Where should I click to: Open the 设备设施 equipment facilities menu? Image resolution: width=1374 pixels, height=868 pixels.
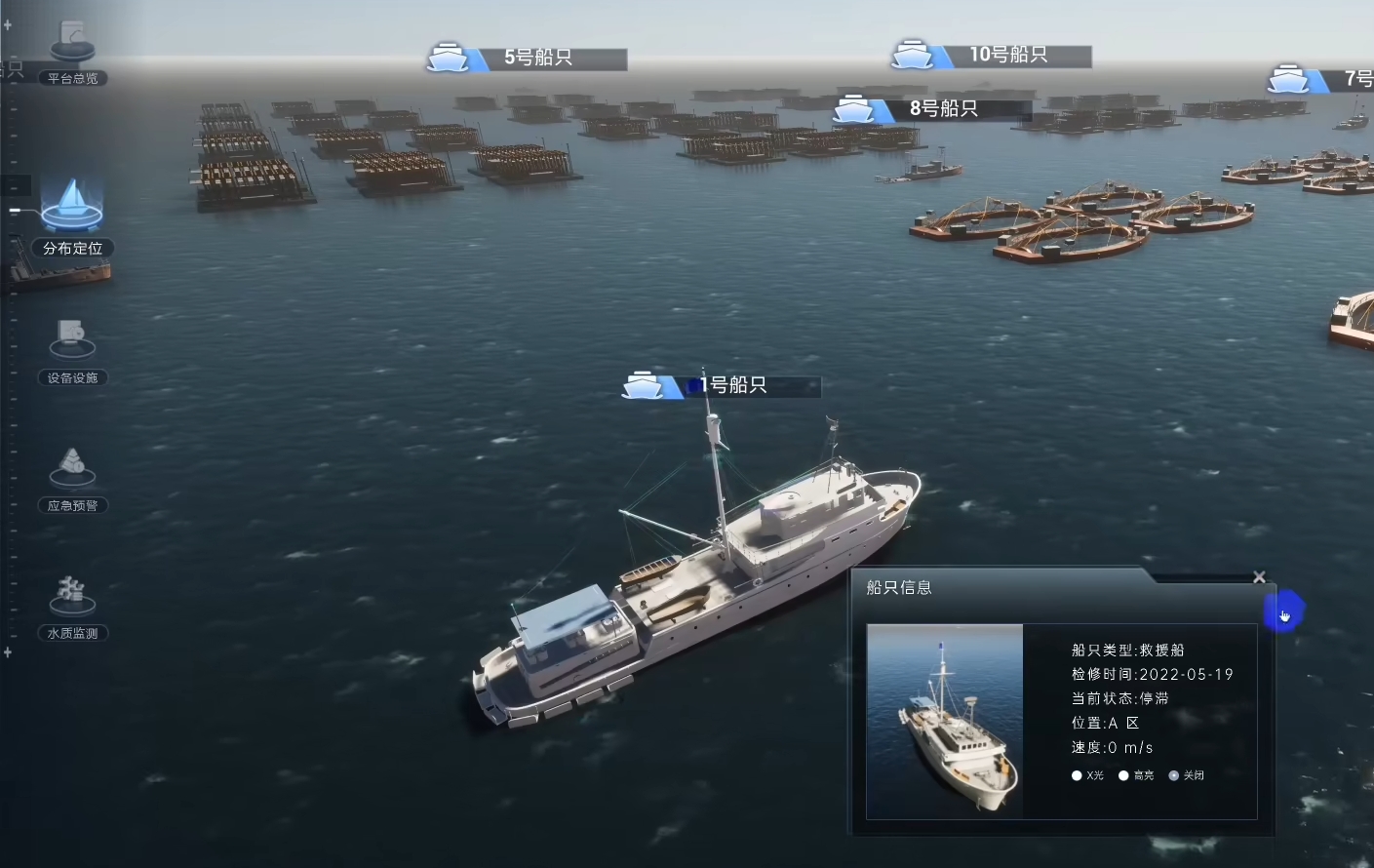click(72, 351)
